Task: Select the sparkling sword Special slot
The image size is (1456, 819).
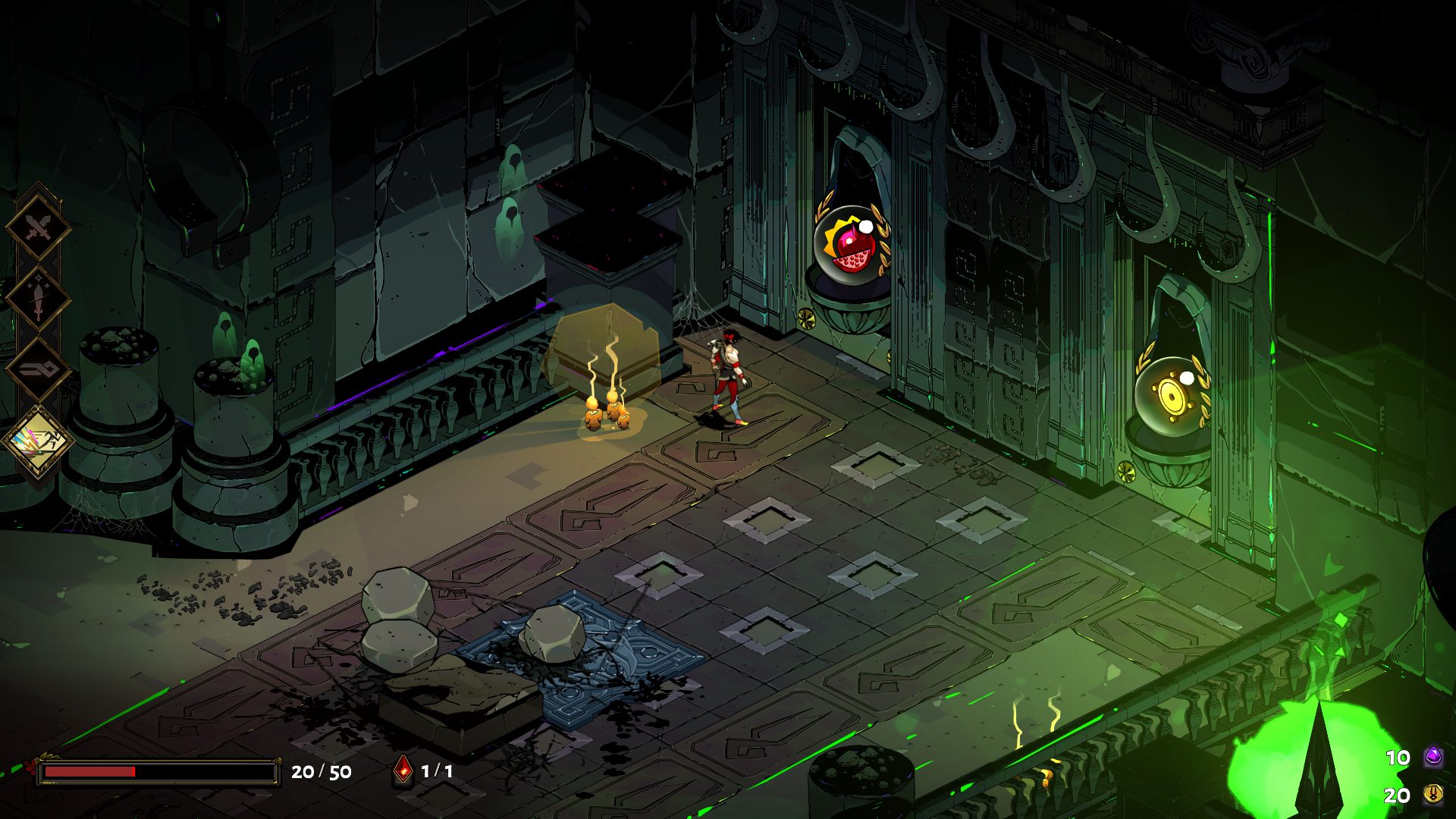Action: pos(38,299)
